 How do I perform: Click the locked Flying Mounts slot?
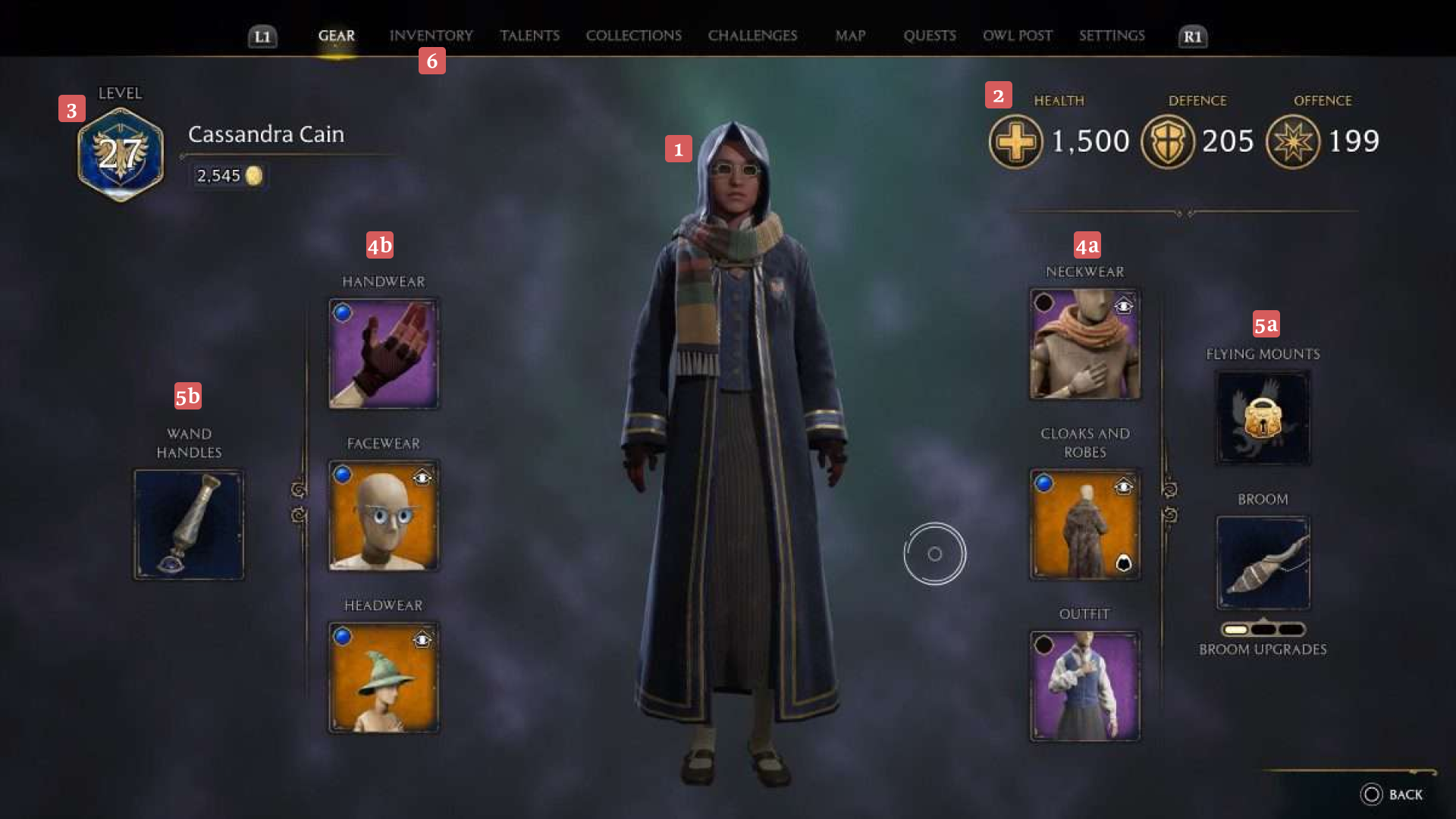point(1263,417)
